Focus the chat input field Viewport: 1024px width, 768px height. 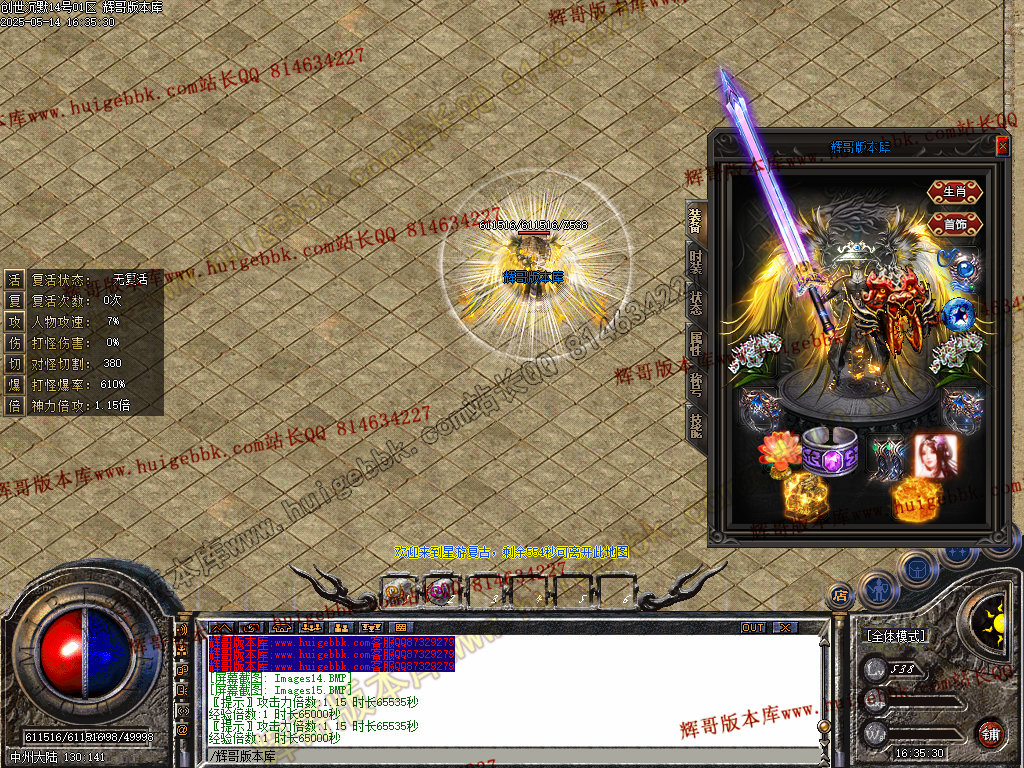(x=500, y=756)
